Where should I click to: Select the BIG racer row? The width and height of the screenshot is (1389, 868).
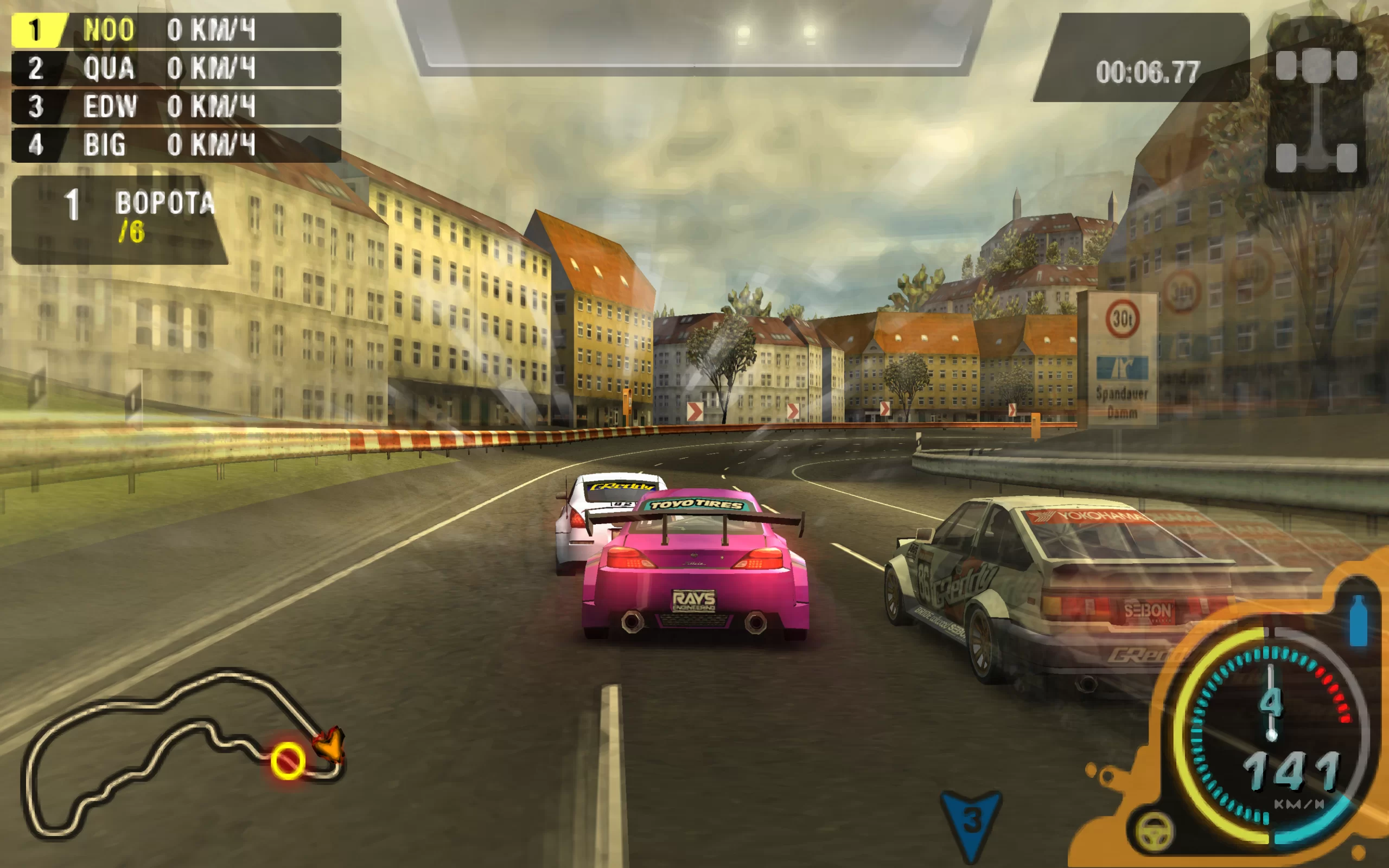(176, 144)
